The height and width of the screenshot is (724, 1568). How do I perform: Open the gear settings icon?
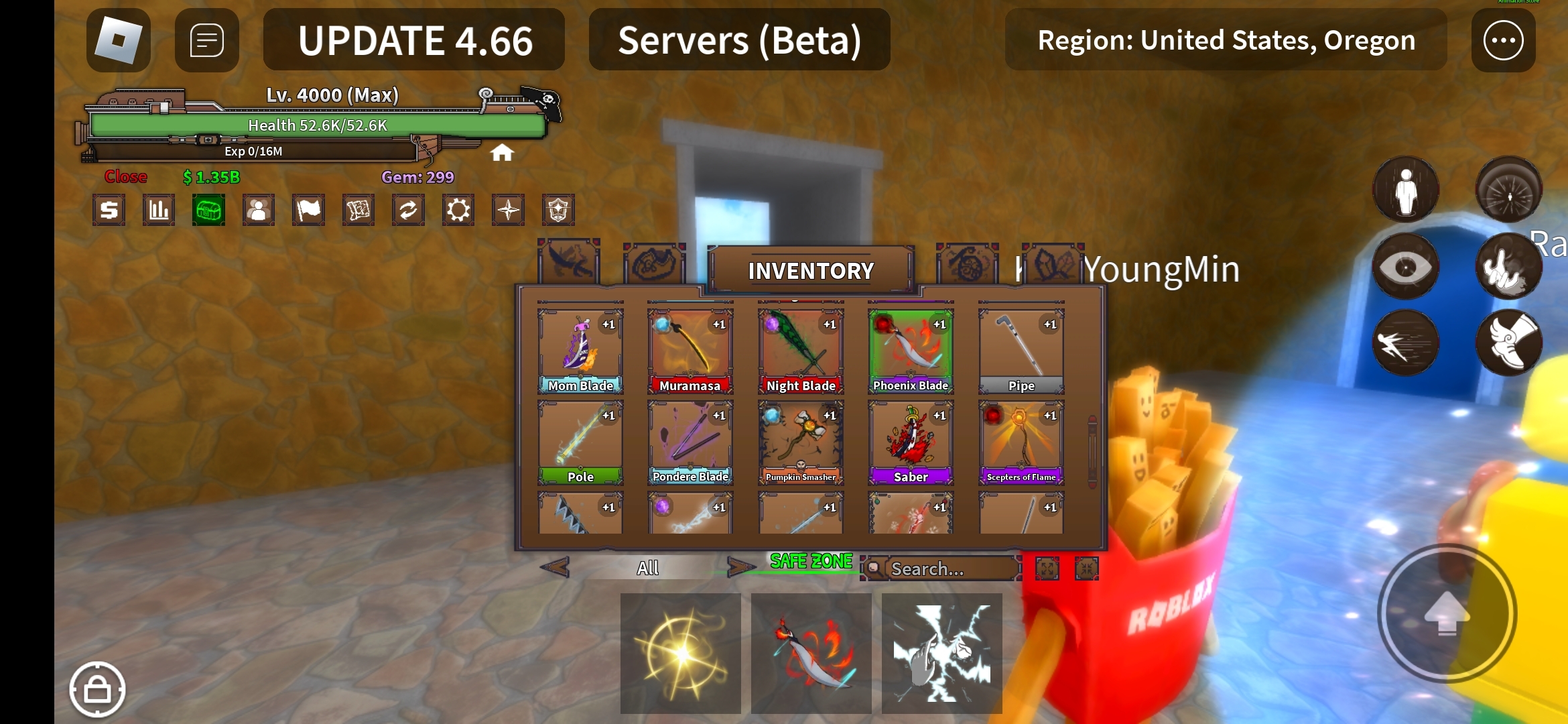(x=458, y=210)
